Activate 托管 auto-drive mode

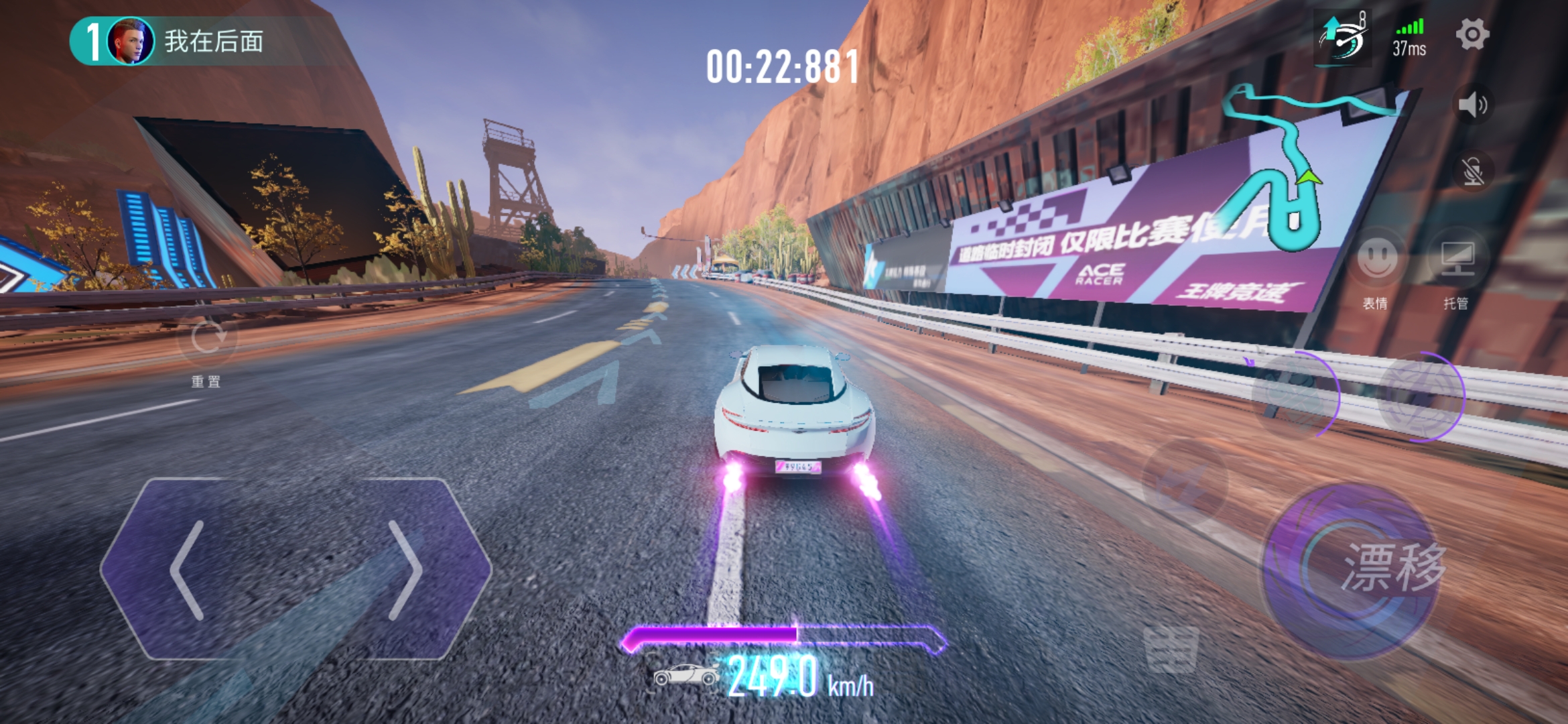point(1457,258)
